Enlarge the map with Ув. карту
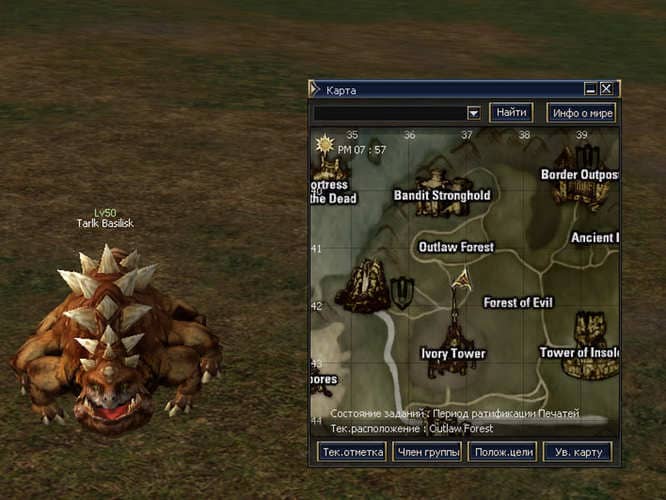The width and height of the screenshot is (666, 500). (577, 452)
